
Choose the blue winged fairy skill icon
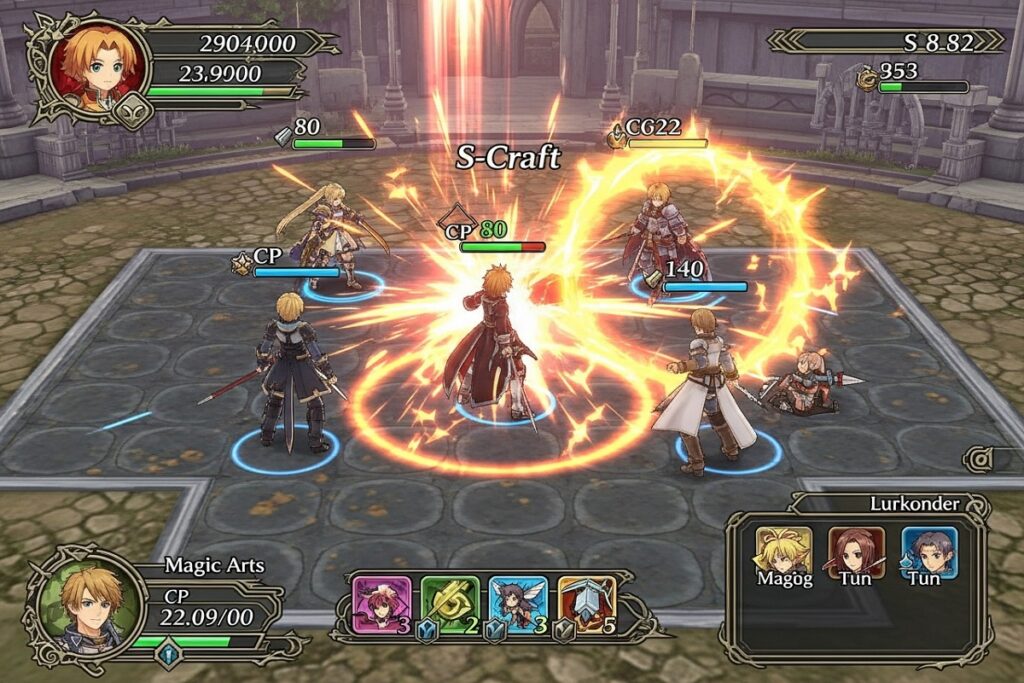[x=517, y=604]
